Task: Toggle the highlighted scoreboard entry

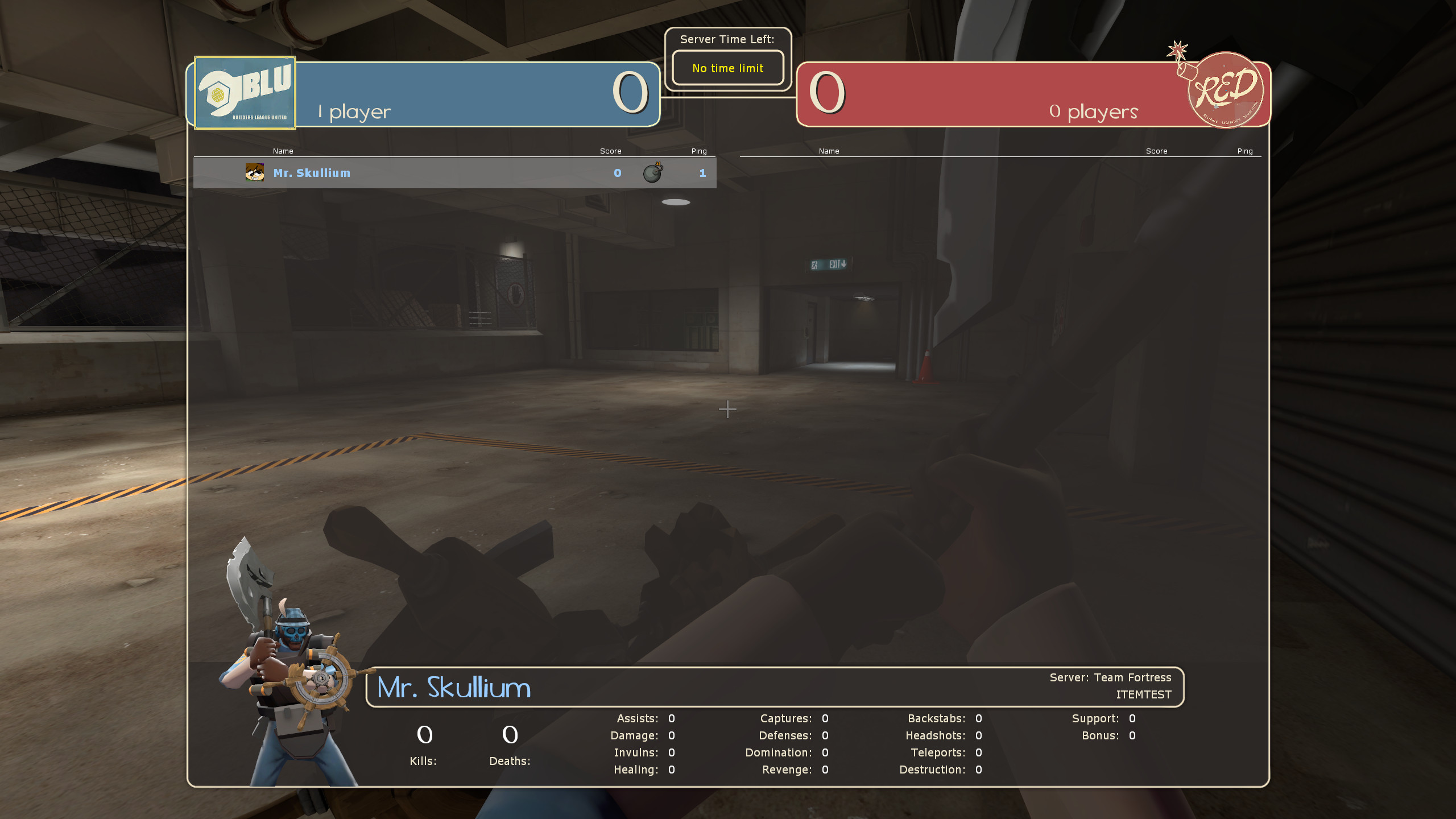Action: pyautogui.click(x=455, y=173)
